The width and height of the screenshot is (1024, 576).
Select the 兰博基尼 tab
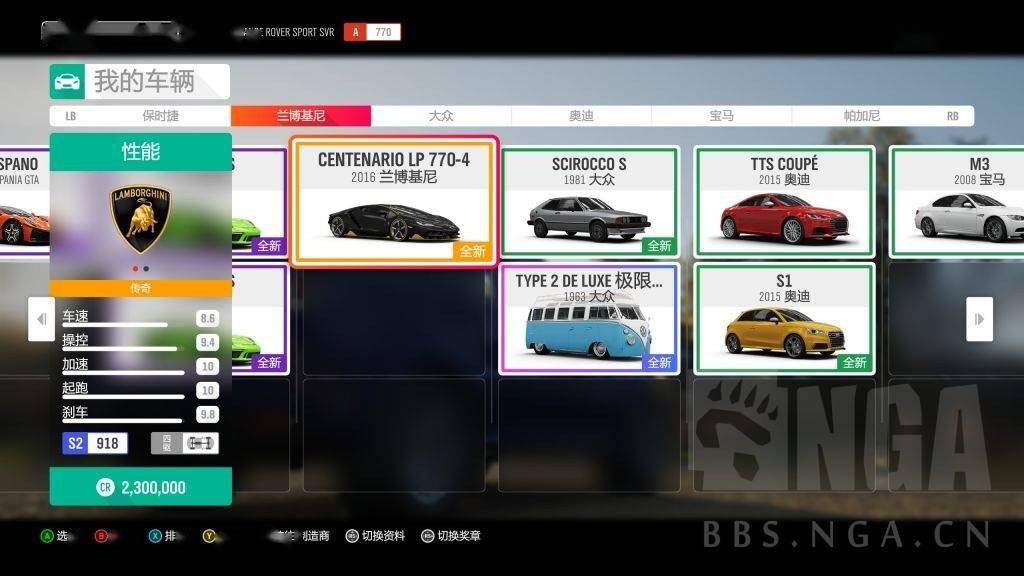pyautogui.click(x=301, y=116)
